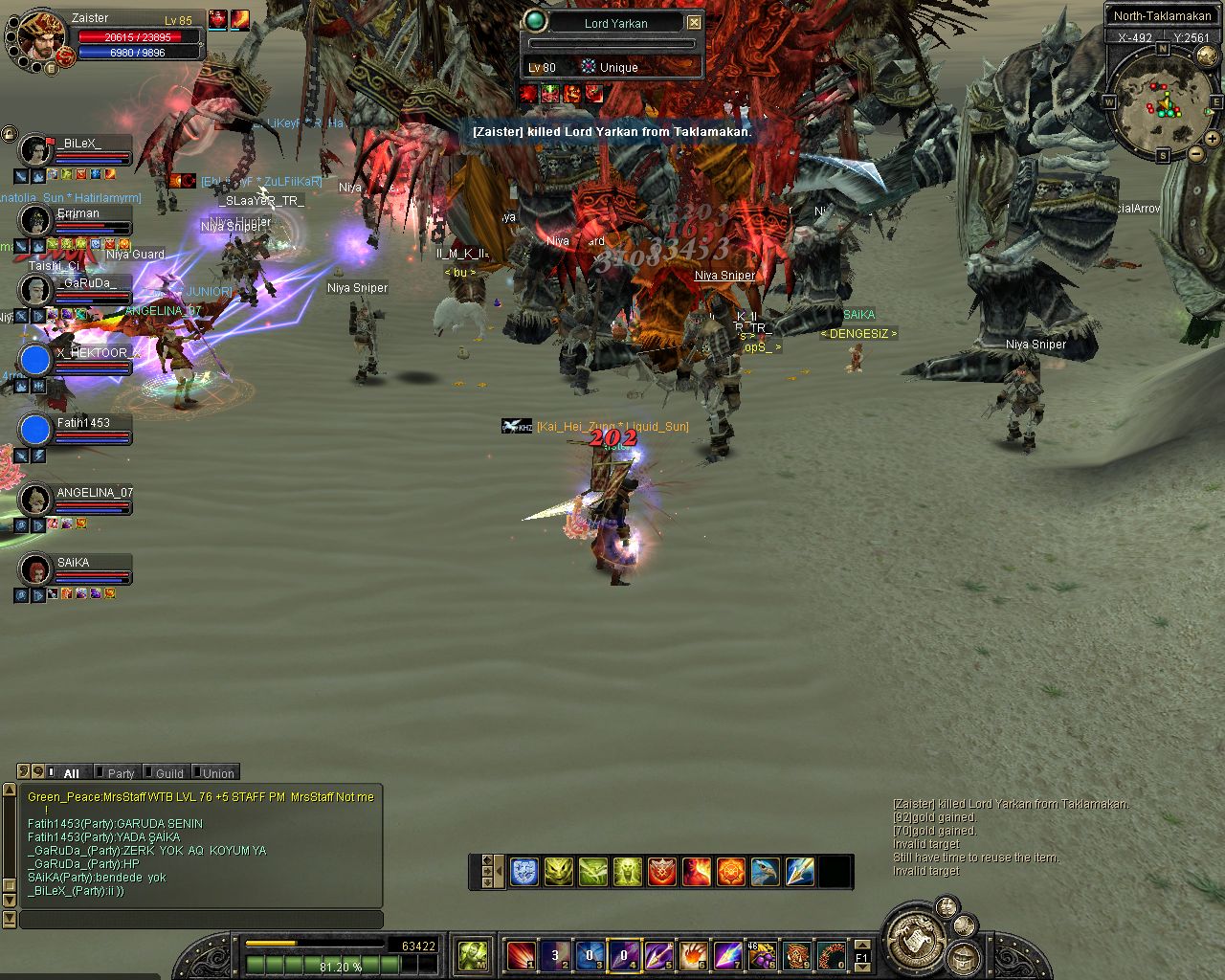
Task: Activate the flaming claw skill in slot 6
Action: pos(694,955)
